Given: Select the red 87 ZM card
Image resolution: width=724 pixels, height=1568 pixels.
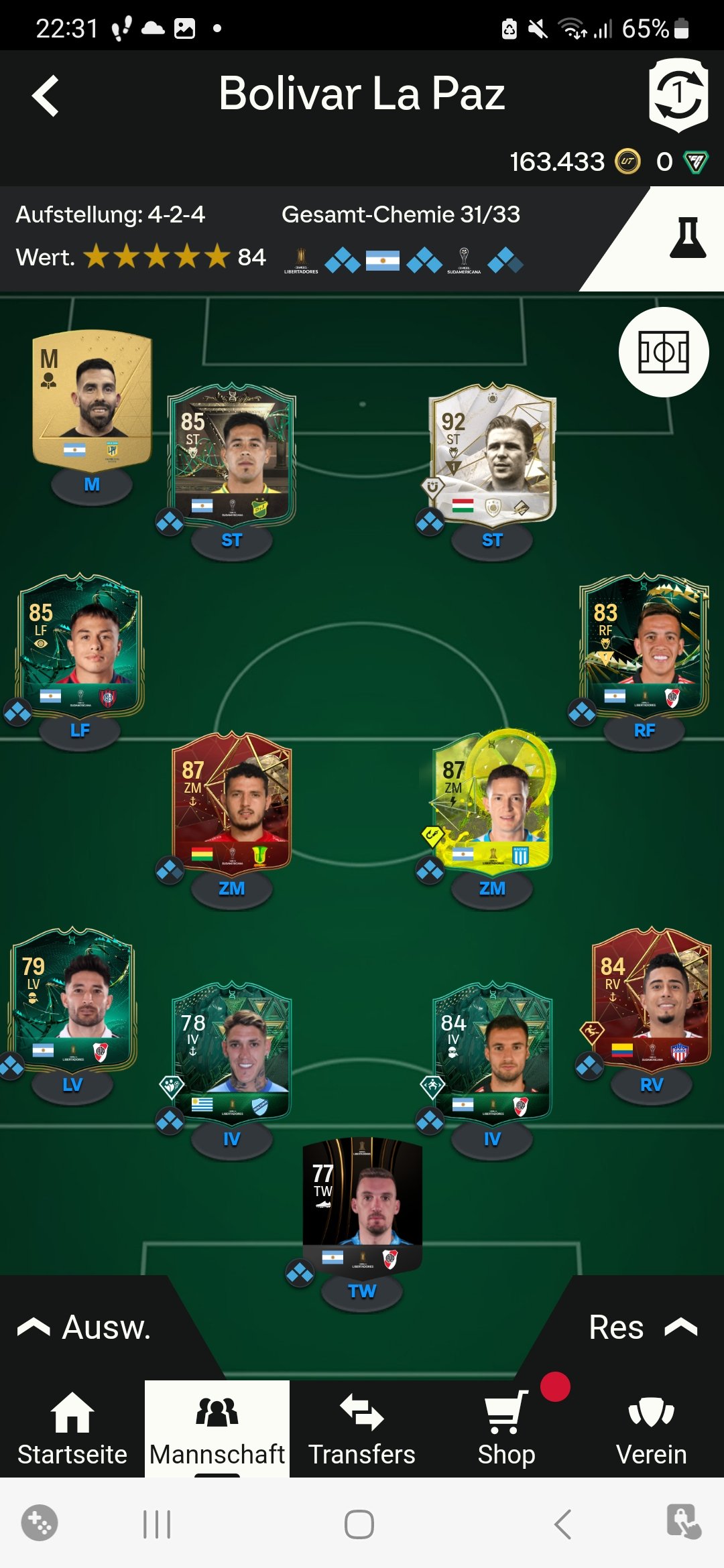Looking at the screenshot, I should [x=231, y=802].
